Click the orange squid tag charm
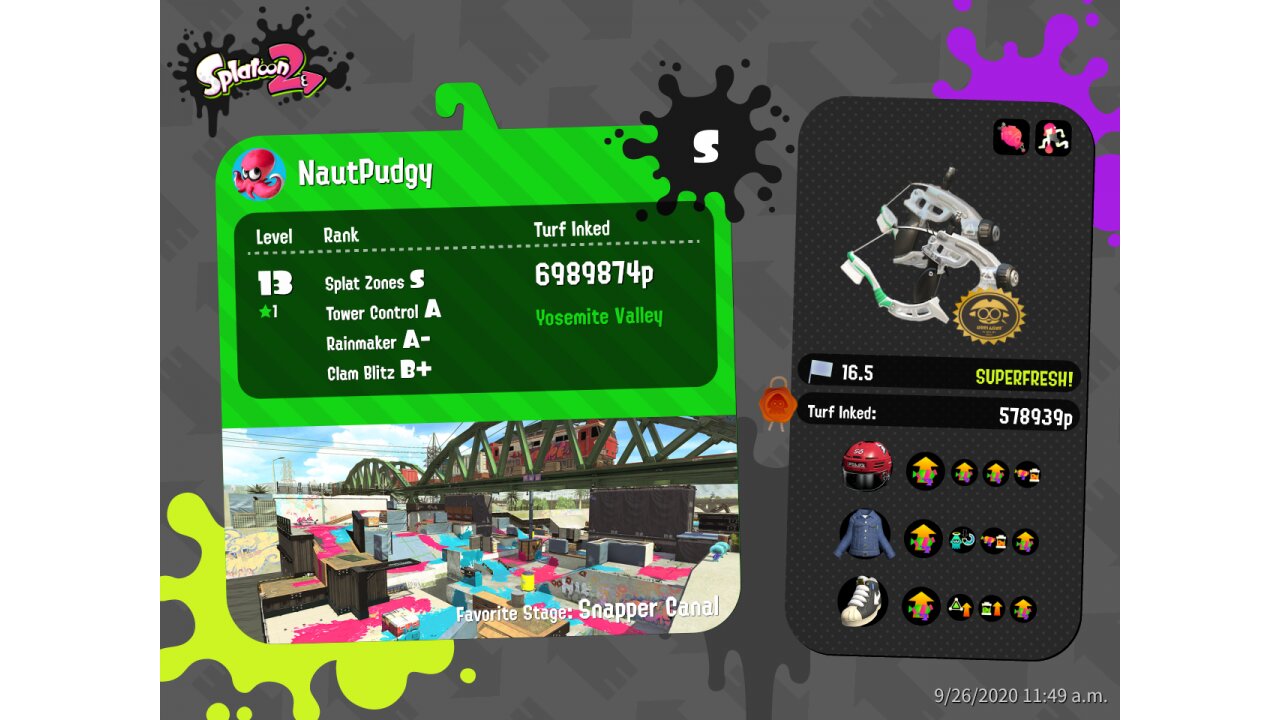 [x=777, y=405]
